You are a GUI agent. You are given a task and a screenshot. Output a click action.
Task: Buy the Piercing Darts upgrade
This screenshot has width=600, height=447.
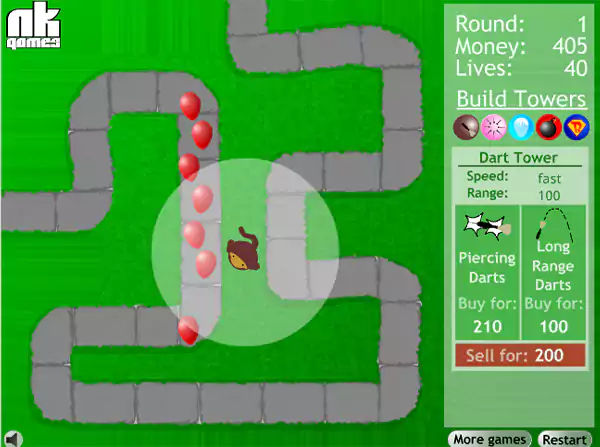point(487,272)
